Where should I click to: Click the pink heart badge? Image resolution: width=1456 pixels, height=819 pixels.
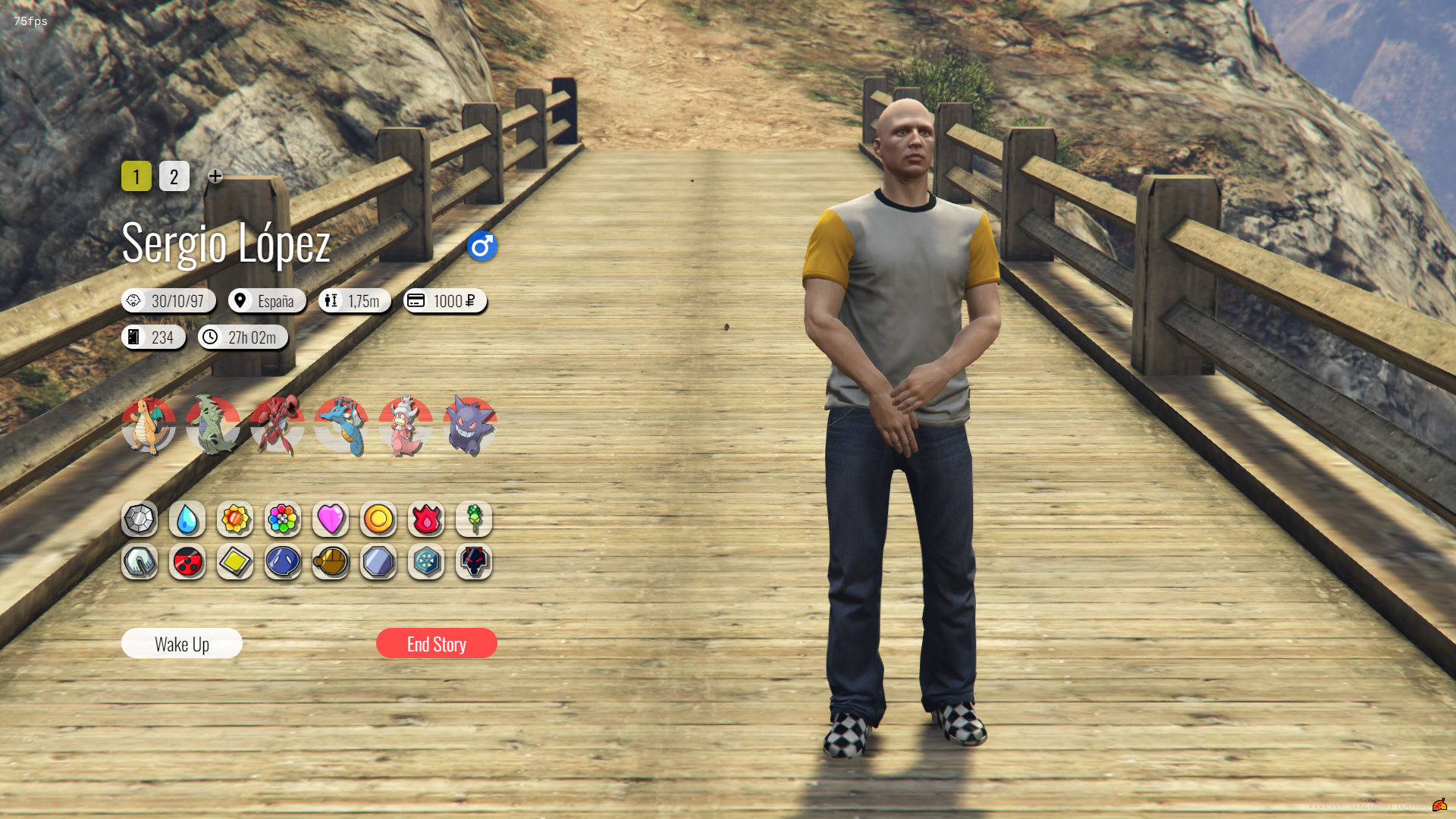click(x=331, y=519)
